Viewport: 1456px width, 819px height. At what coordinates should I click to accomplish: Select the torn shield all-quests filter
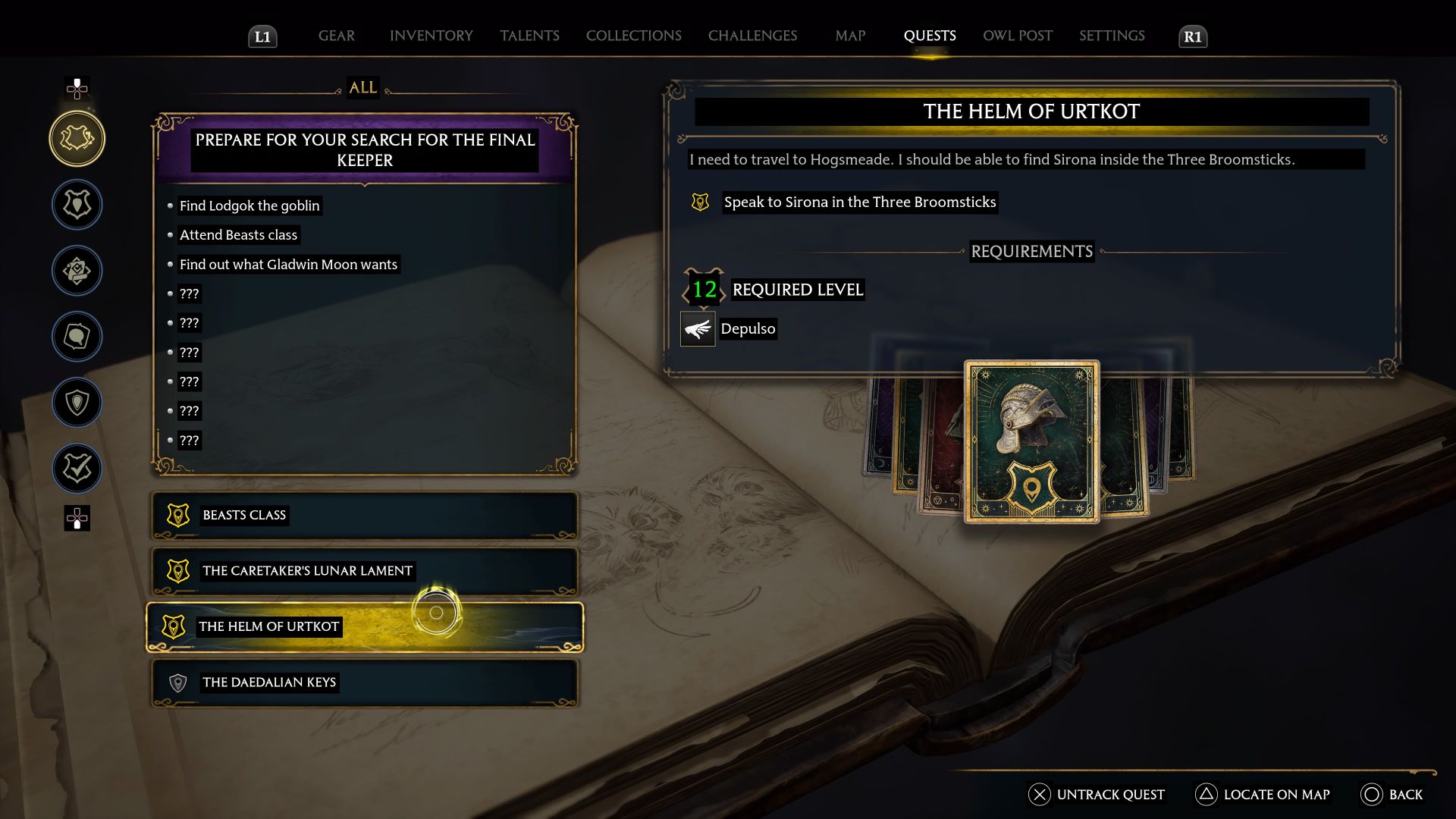(77, 139)
